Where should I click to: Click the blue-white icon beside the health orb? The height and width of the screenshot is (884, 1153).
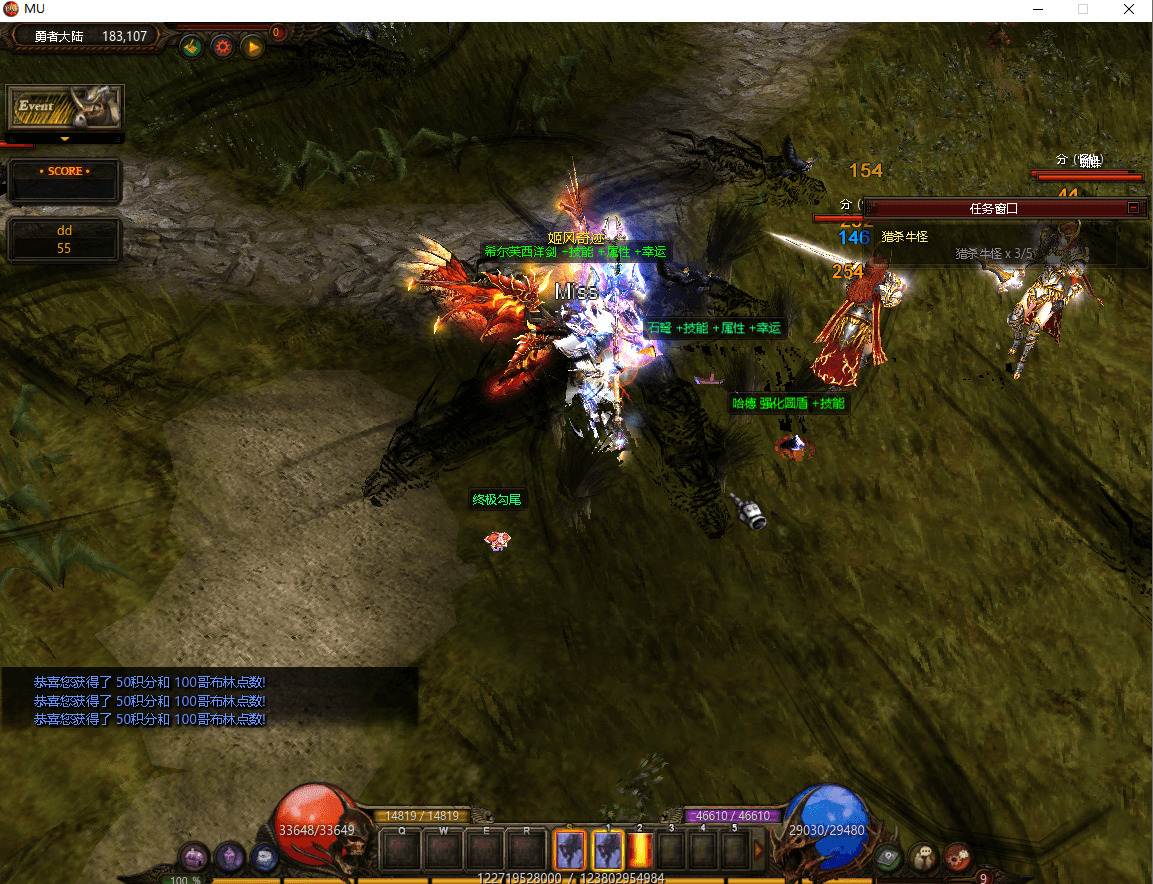pyautogui.click(x=264, y=857)
